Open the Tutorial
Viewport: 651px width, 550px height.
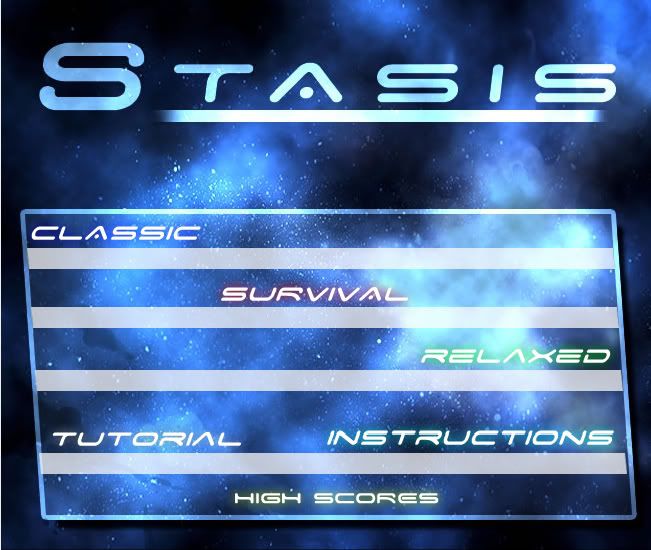click(x=146, y=438)
